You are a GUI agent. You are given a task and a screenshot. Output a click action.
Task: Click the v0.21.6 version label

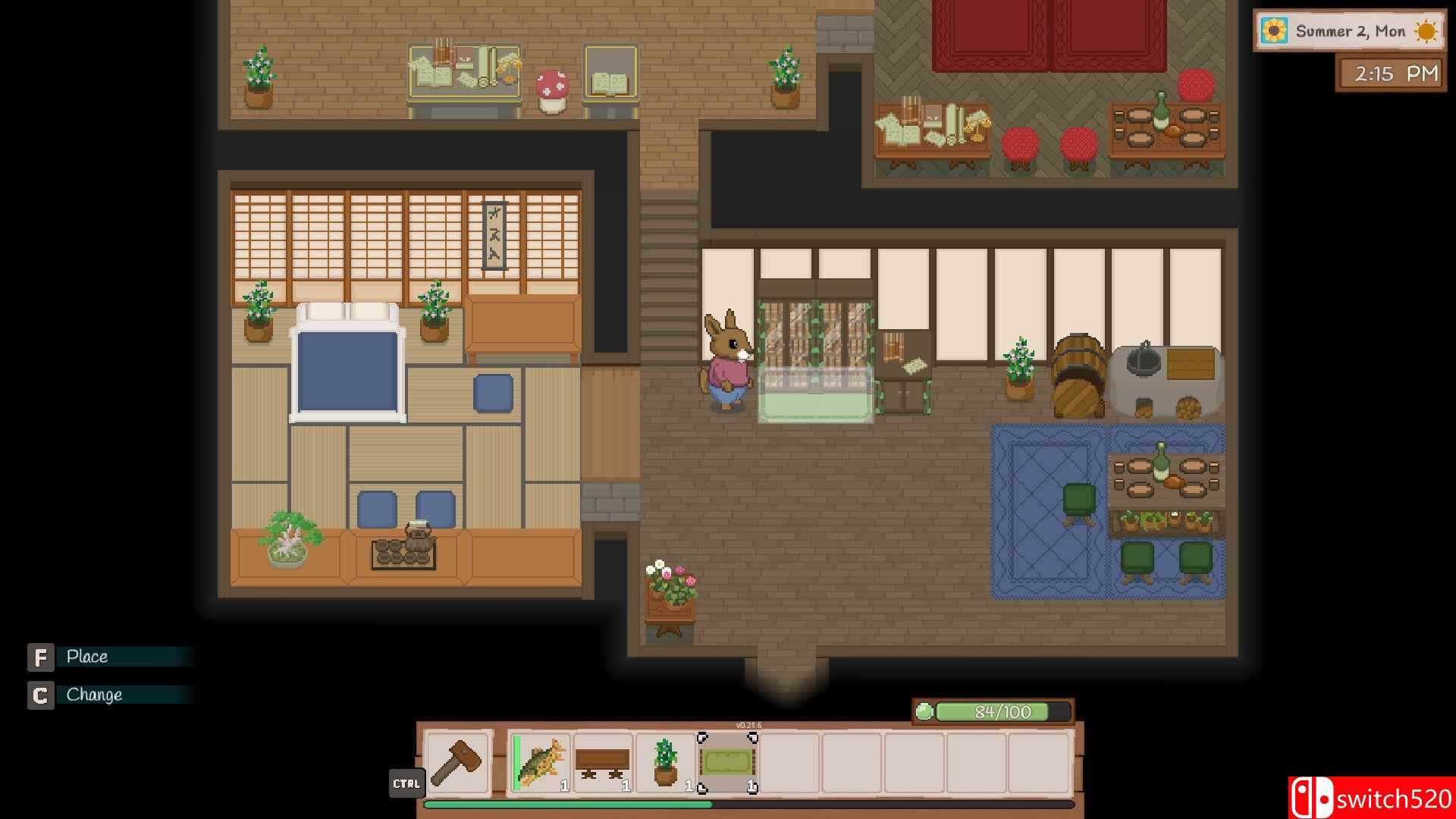[748, 724]
